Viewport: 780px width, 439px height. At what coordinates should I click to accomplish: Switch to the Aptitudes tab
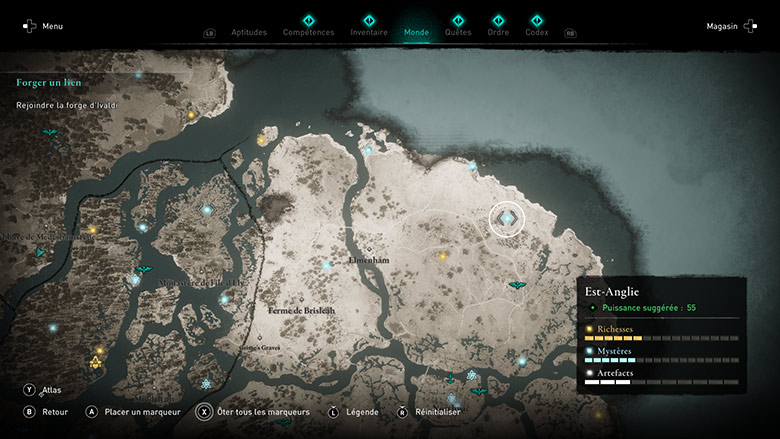[249, 32]
